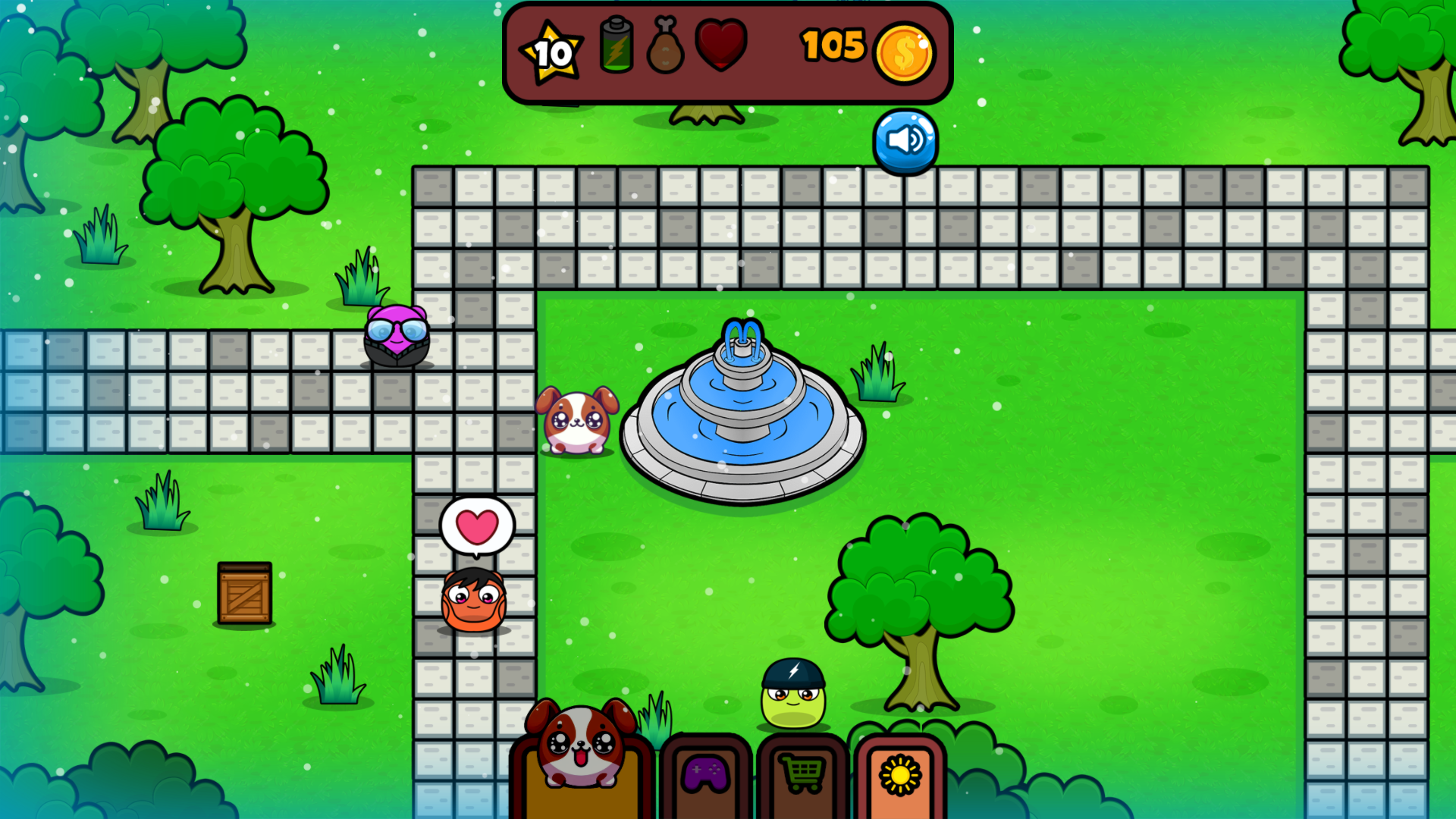This screenshot has width=1456, height=819.
Task: Click the gold coin currency icon
Action: coord(904,51)
